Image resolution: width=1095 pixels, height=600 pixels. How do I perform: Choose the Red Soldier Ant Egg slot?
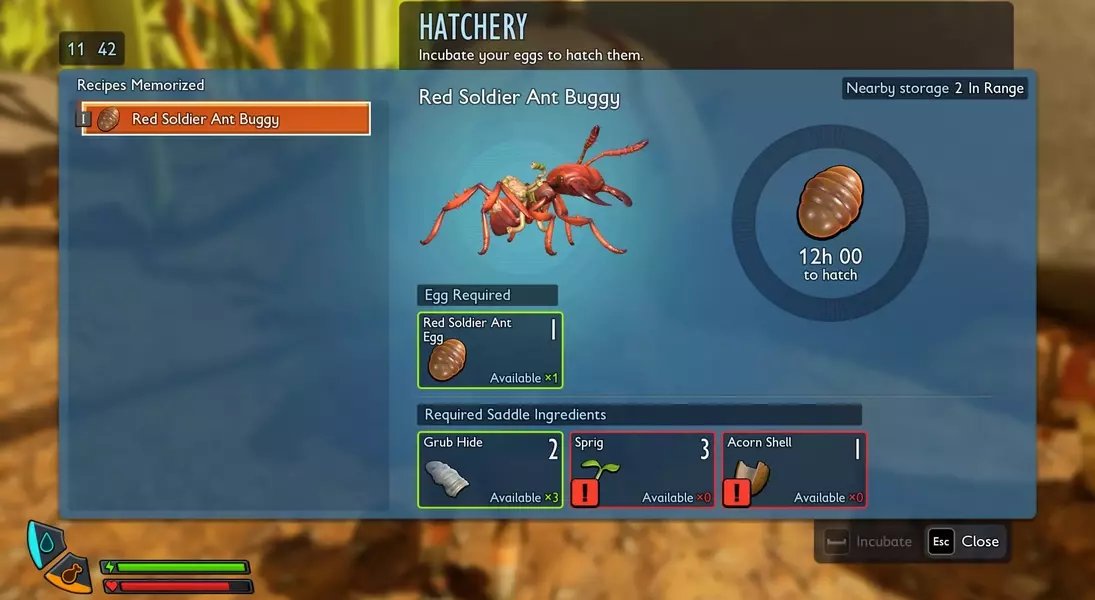point(490,350)
